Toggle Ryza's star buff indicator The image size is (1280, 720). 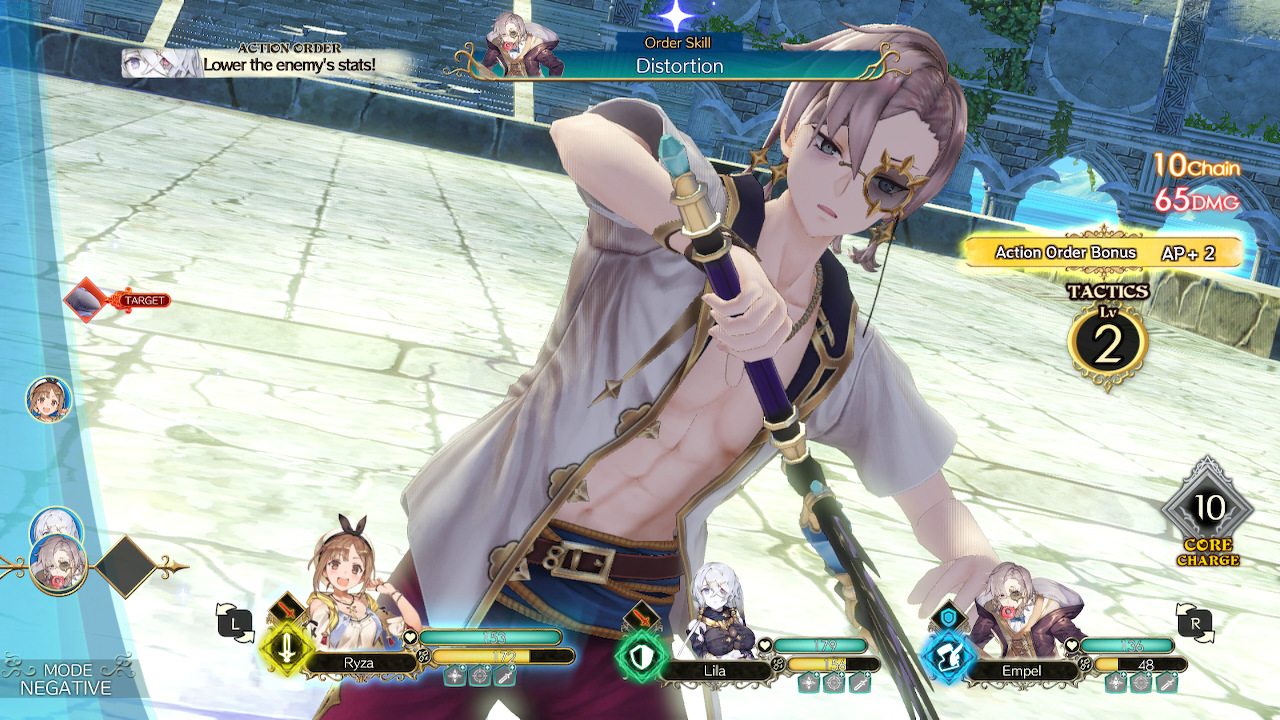coord(454,675)
